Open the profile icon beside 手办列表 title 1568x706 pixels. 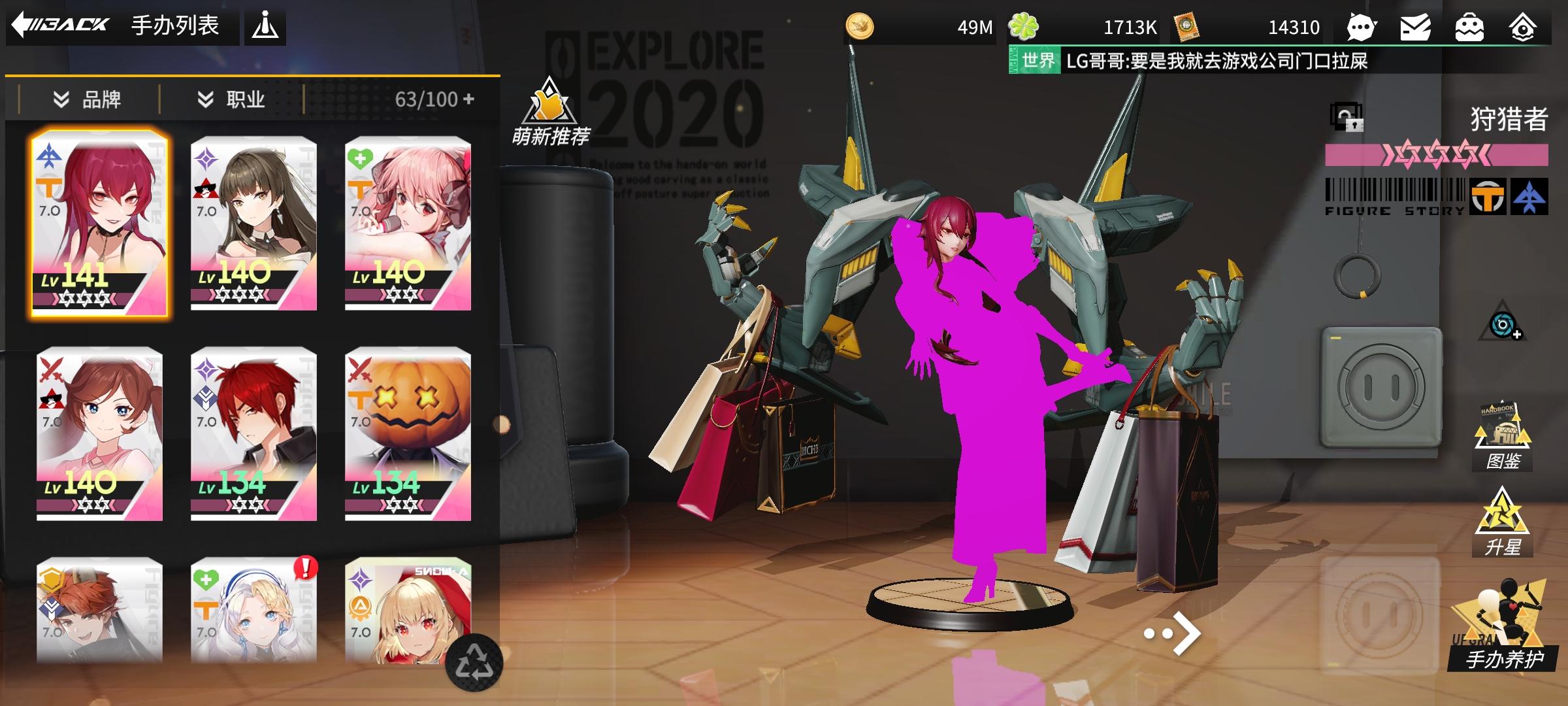(x=266, y=26)
